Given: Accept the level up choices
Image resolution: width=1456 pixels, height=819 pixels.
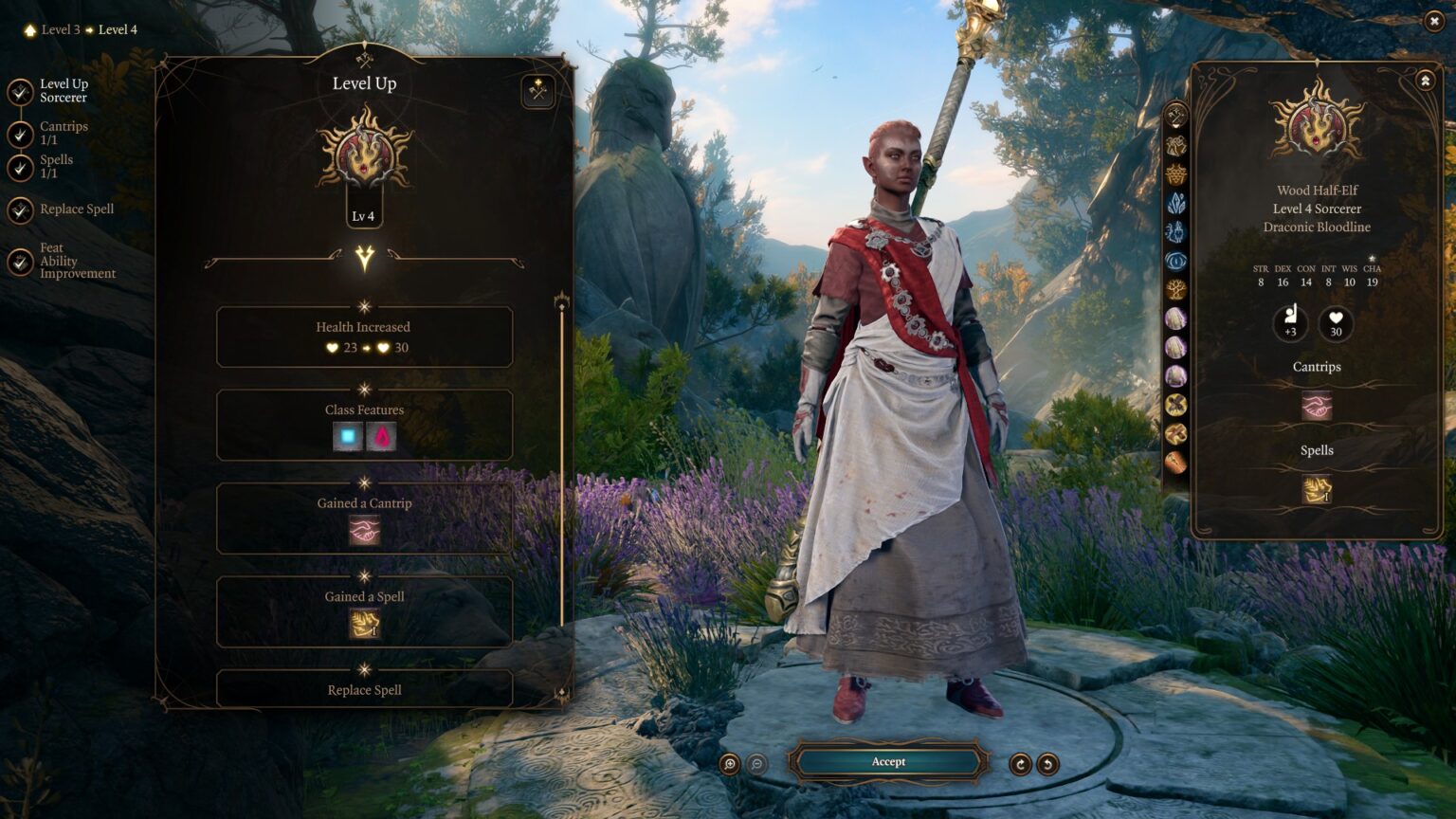Looking at the screenshot, I should (x=888, y=762).
